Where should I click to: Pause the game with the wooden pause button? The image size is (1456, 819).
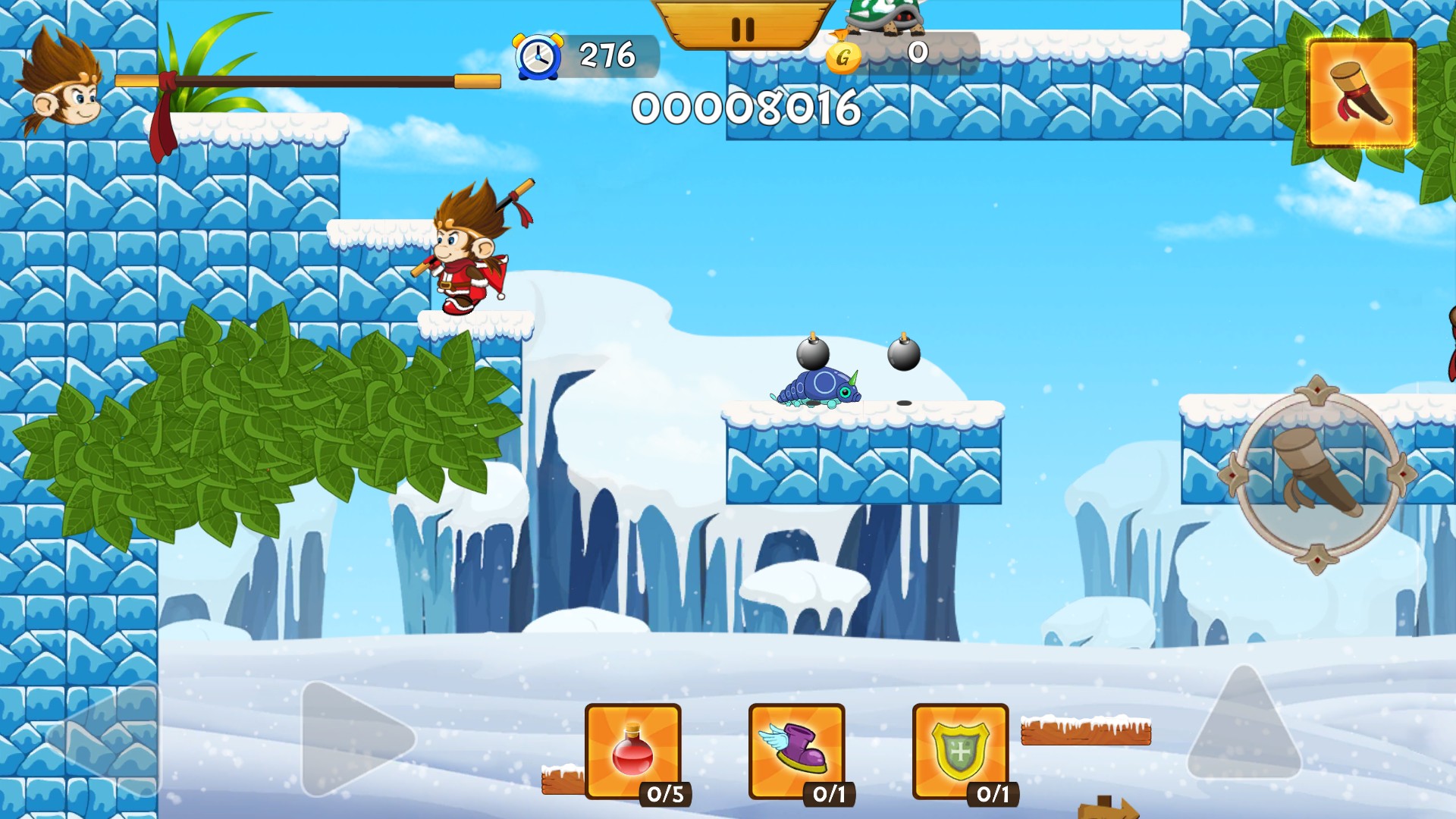(743, 27)
